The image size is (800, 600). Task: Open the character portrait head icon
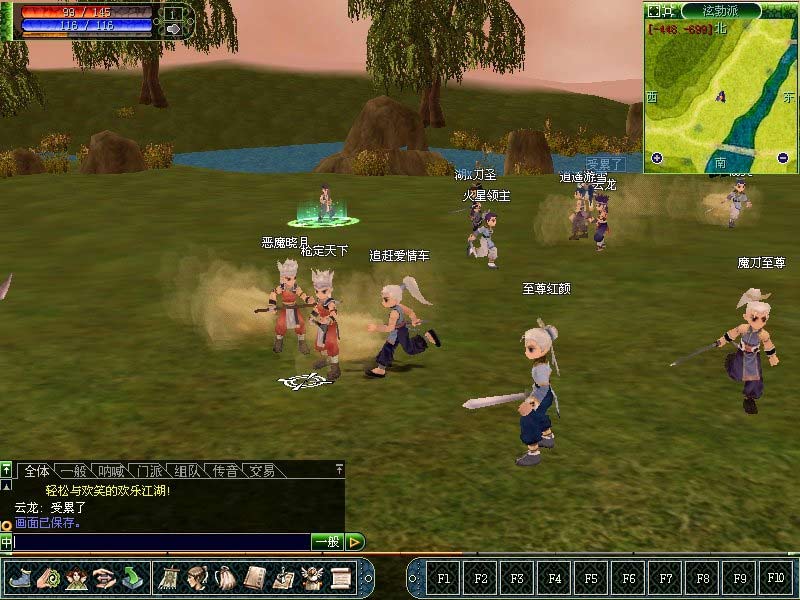click(197, 577)
